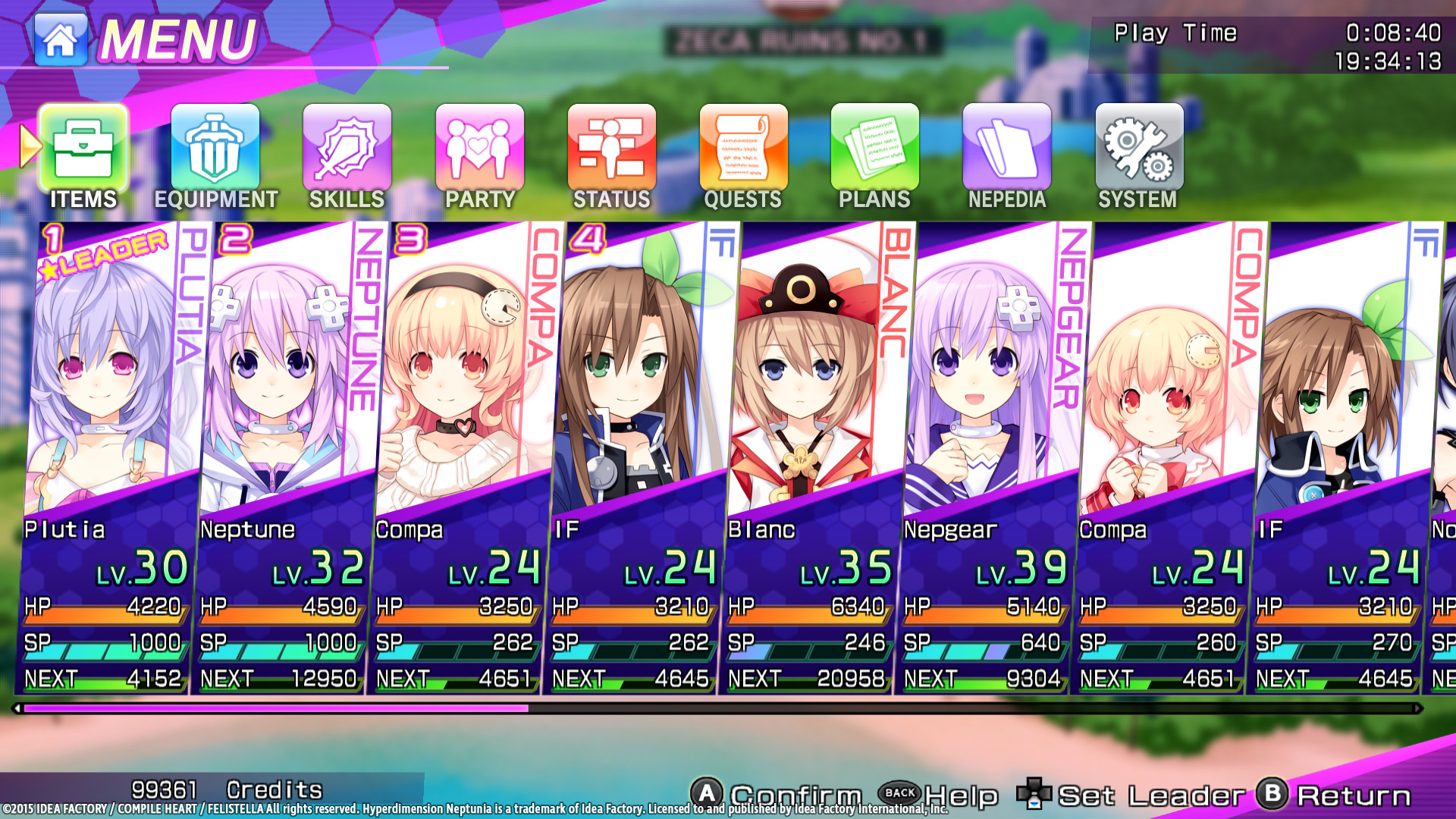
Task: Switch to the Nepedia tab label
Action: 1007,199
